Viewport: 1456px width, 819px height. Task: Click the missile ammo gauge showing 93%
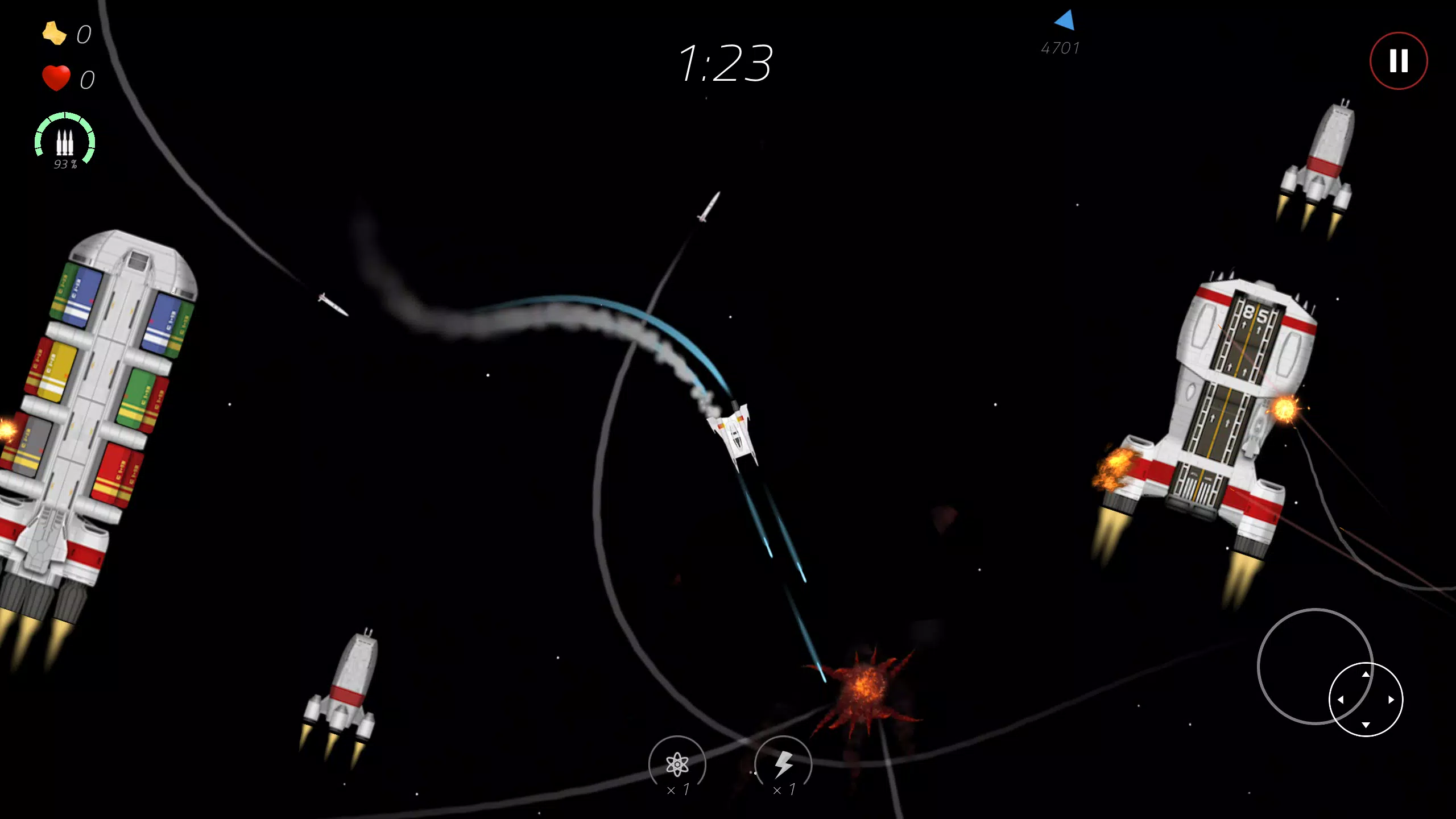click(65, 141)
